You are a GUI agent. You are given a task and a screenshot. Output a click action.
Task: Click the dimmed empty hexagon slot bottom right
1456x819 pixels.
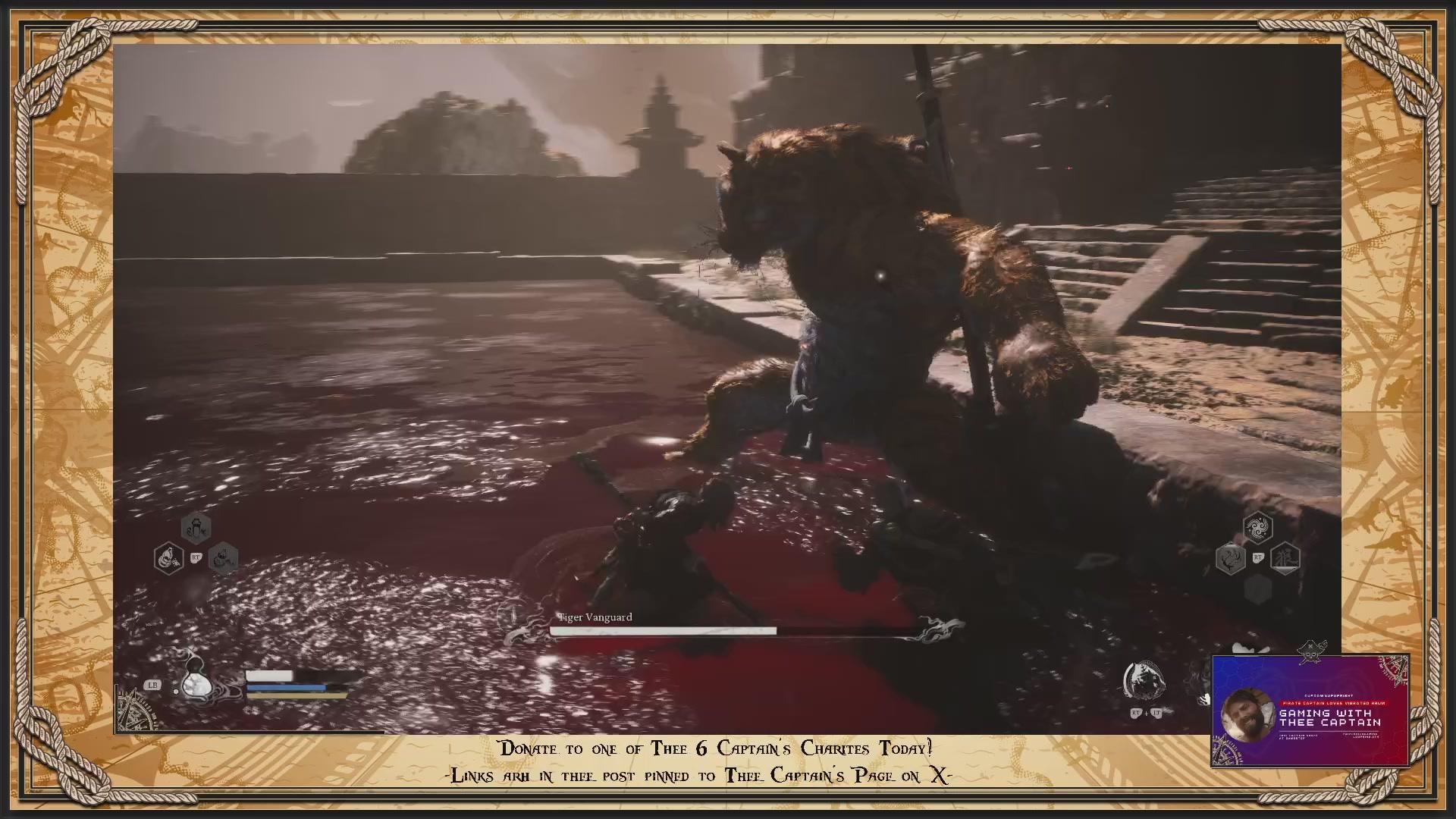click(x=1257, y=588)
